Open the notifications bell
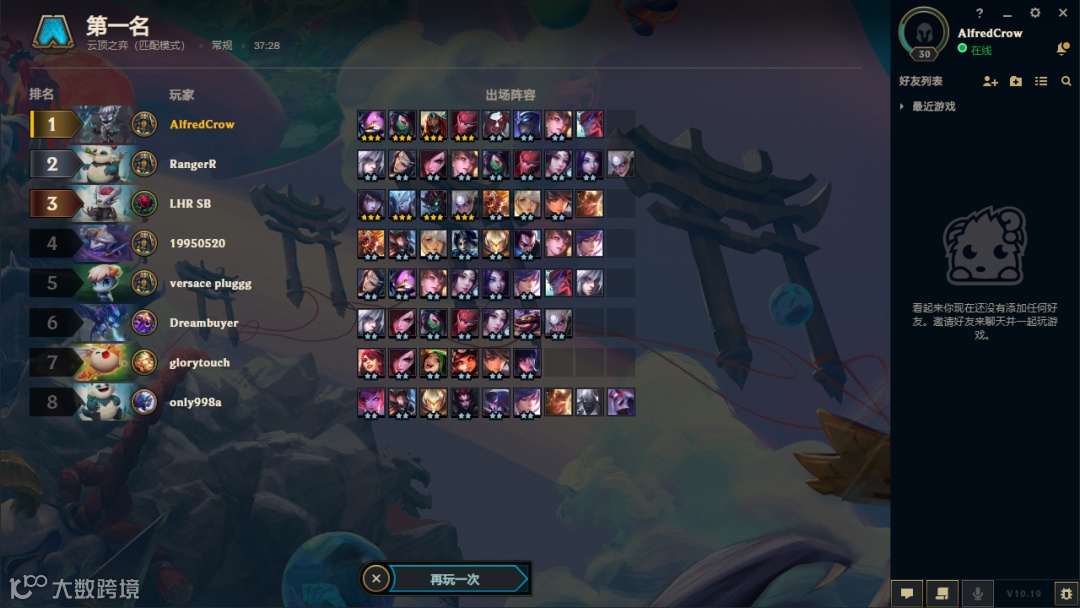The width and height of the screenshot is (1080, 608). pyautogui.click(x=1063, y=49)
